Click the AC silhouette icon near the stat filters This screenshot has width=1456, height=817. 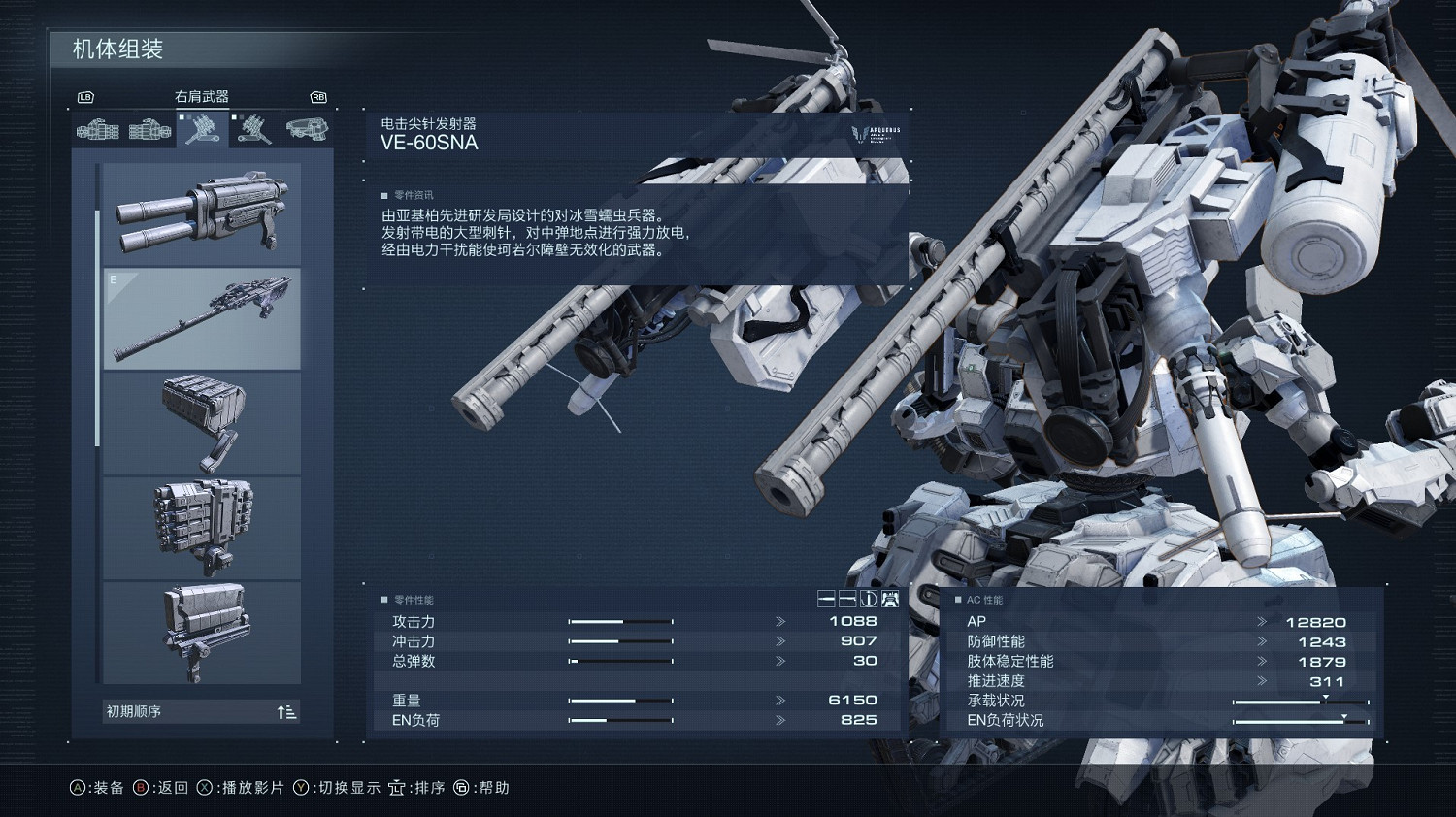890,599
